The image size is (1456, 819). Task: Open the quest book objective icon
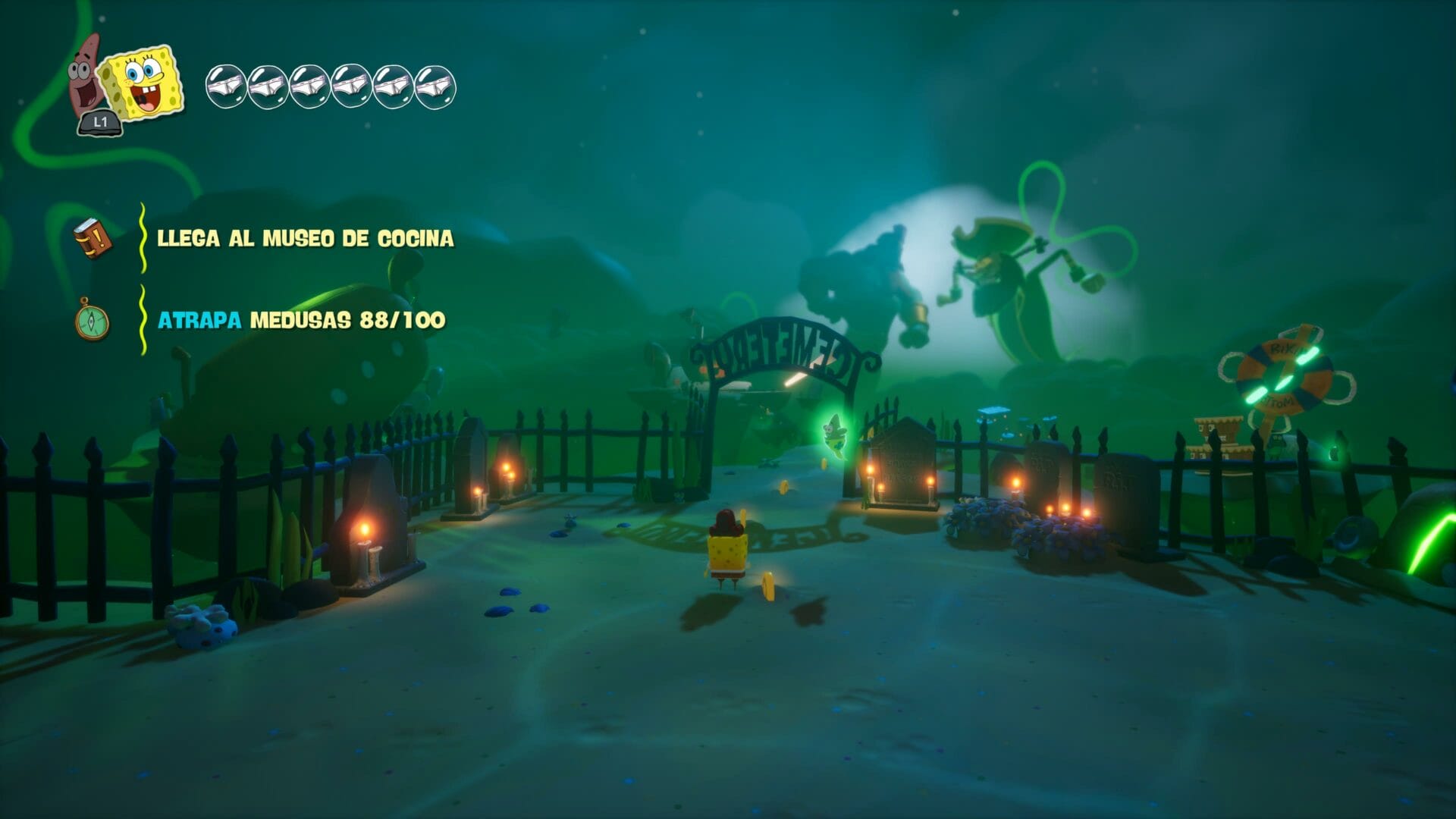click(93, 238)
